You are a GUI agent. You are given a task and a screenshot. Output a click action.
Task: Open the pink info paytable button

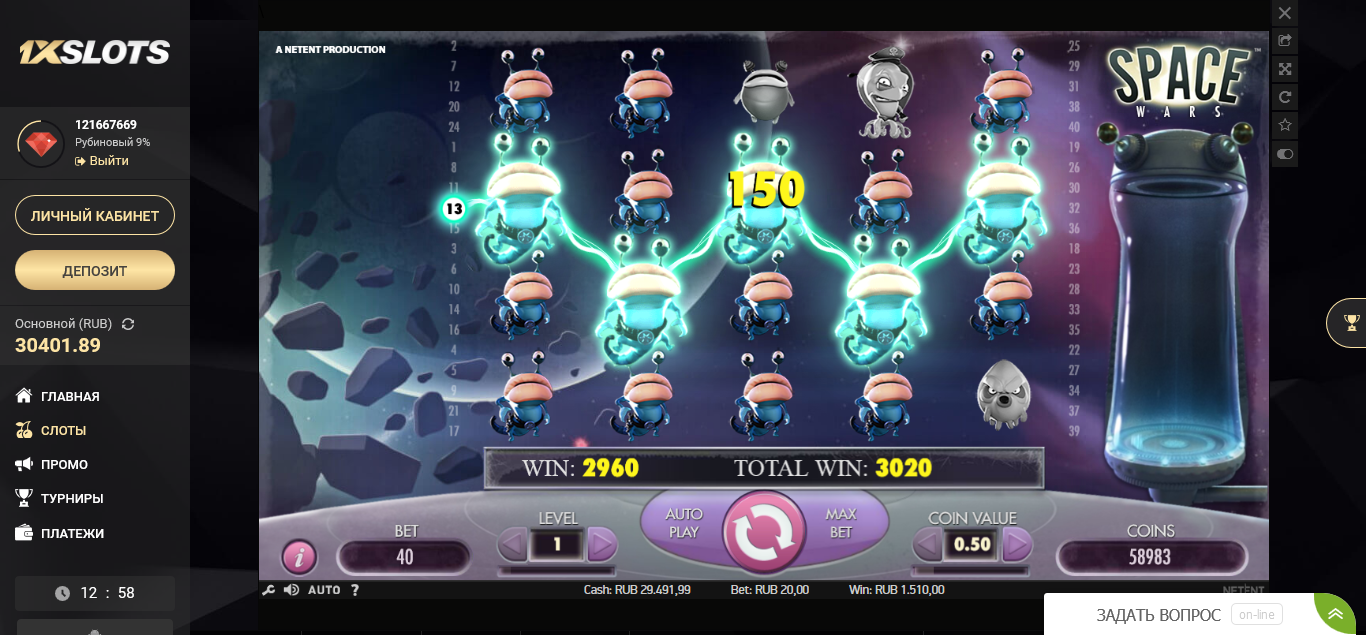pyautogui.click(x=299, y=556)
